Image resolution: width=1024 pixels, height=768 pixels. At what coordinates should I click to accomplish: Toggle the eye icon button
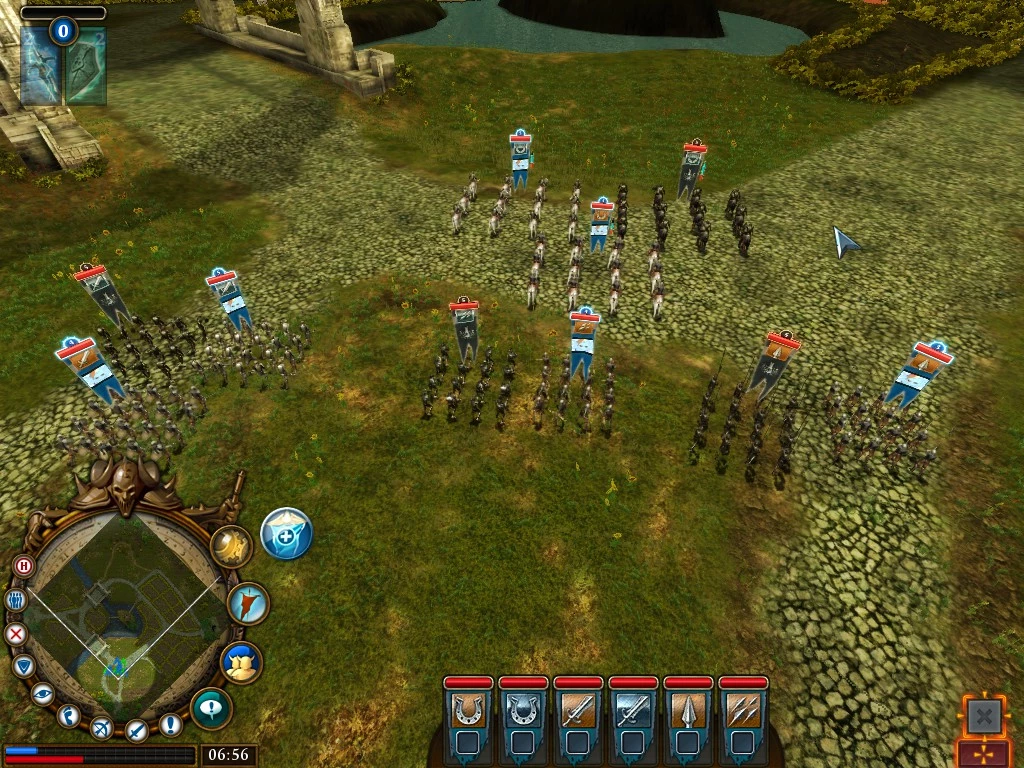pyautogui.click(x=42, y=693)
